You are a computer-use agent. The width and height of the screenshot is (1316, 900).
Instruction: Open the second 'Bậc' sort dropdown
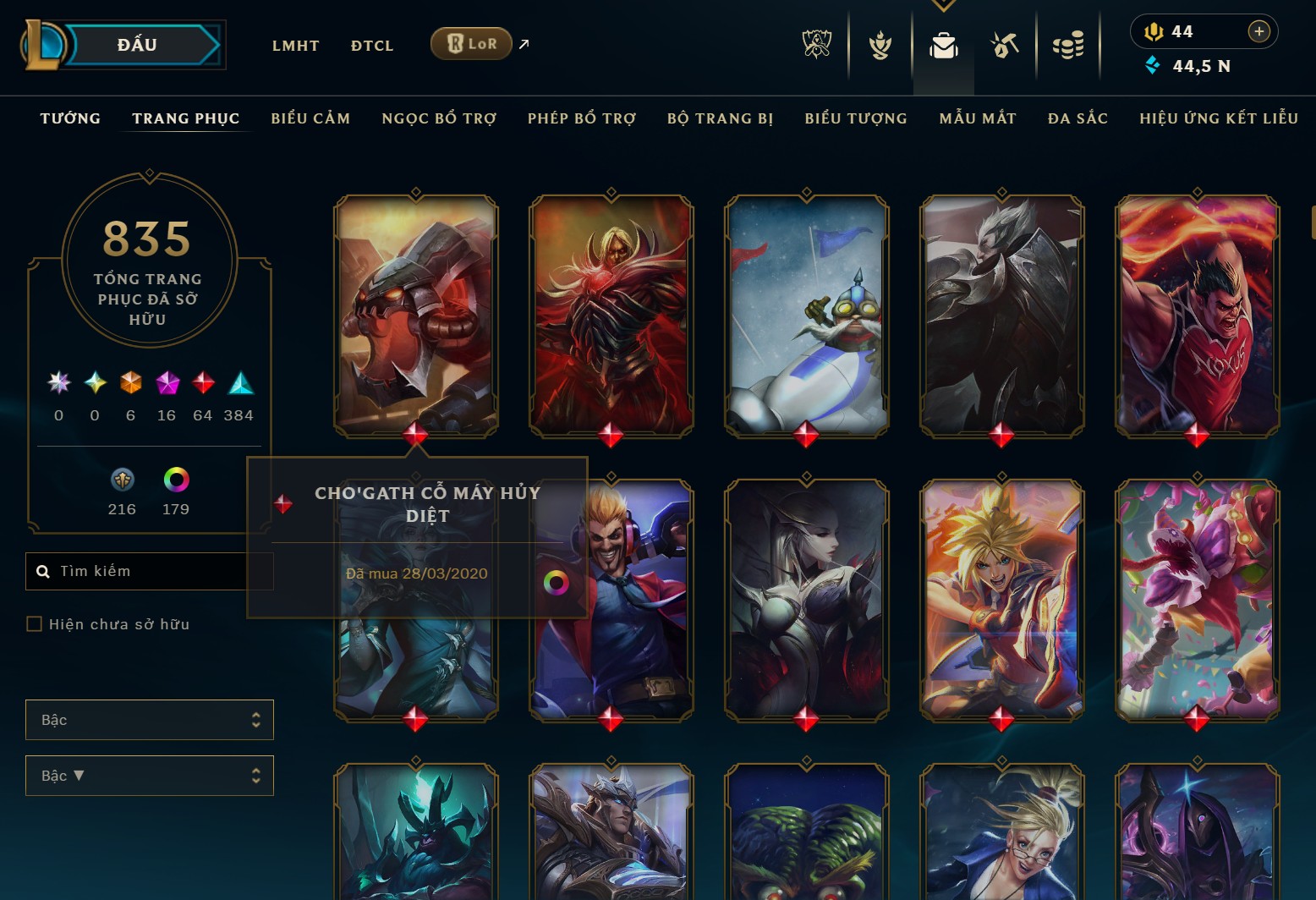[x=149, y=776]
